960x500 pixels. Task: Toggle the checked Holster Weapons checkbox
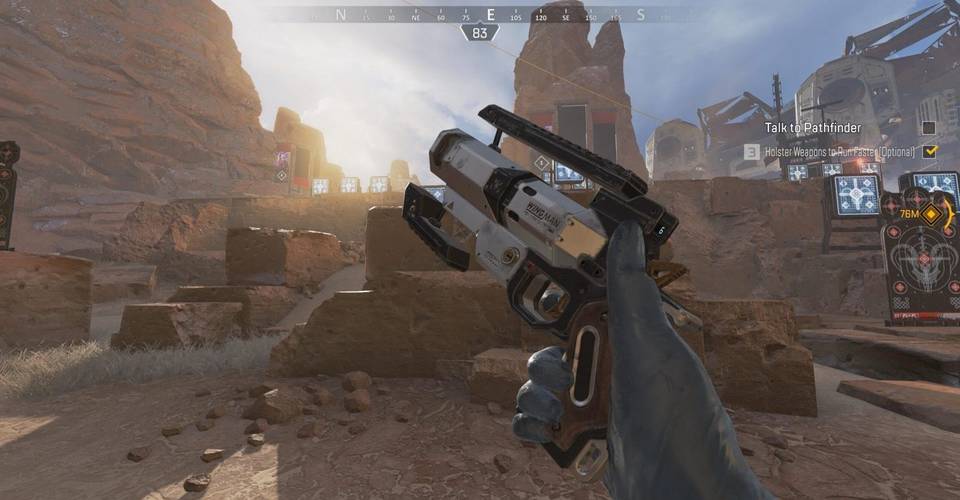coord(930,151)
